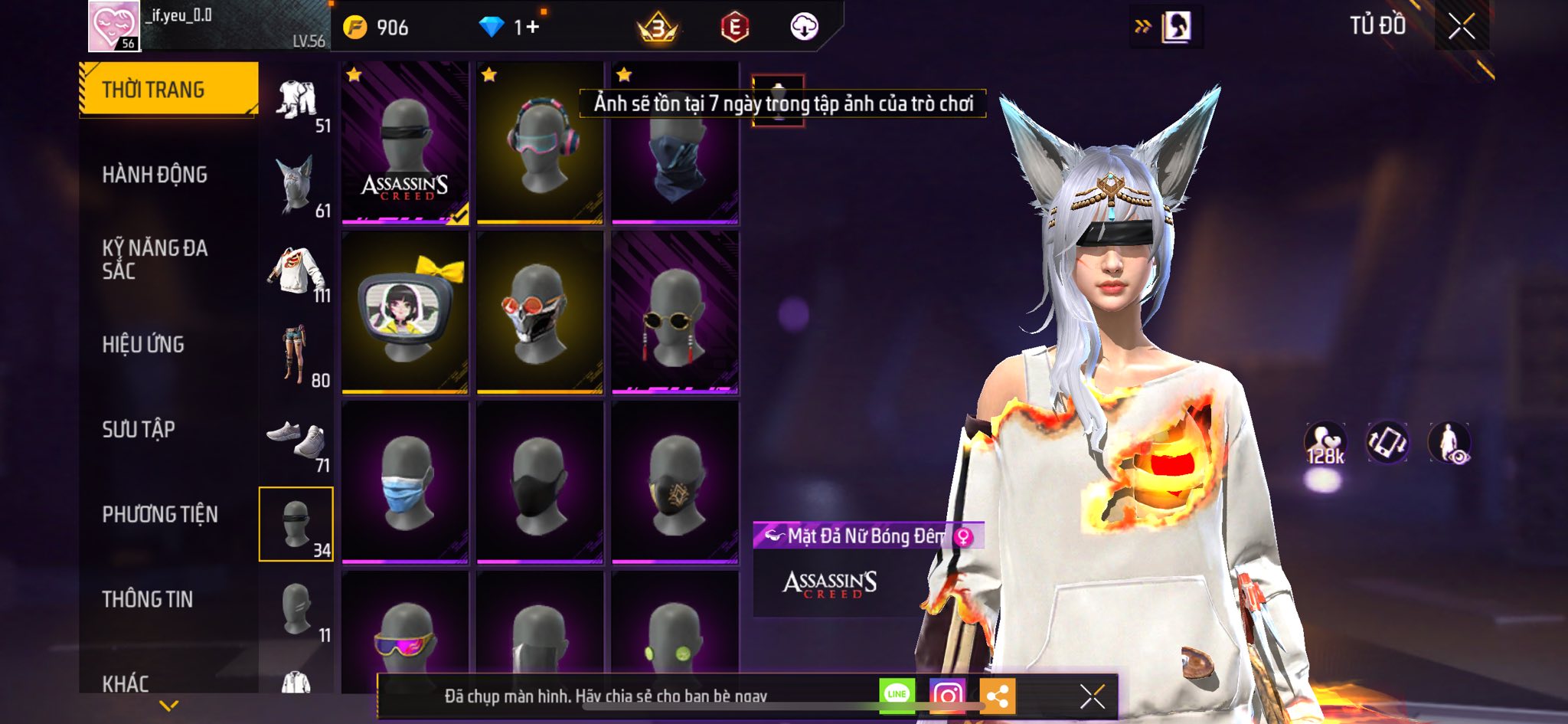Image resolution: width=1568 pixels, height=724 pixels.
Task: Click the player avatar portrait
Action: coord(113,25)
